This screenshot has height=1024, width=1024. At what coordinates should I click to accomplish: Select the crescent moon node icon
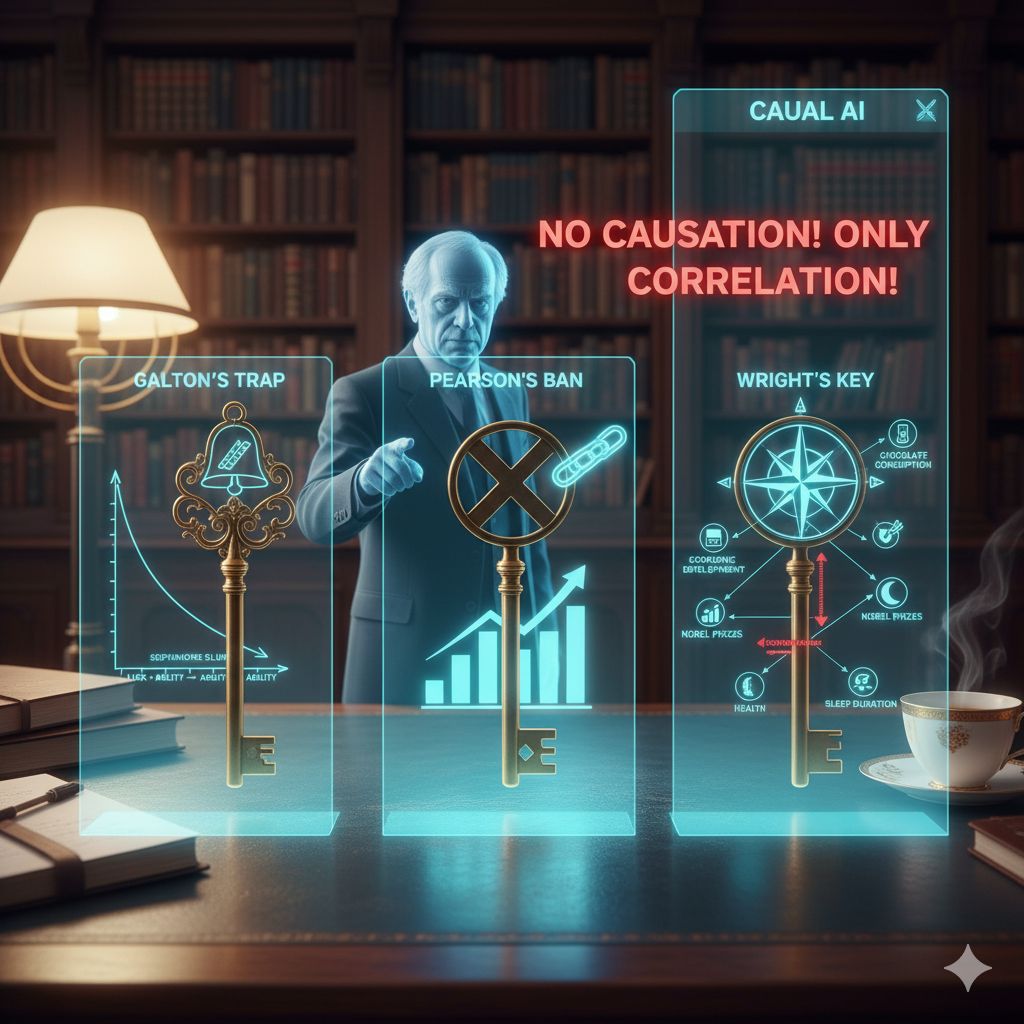click(x=890, y=590)
